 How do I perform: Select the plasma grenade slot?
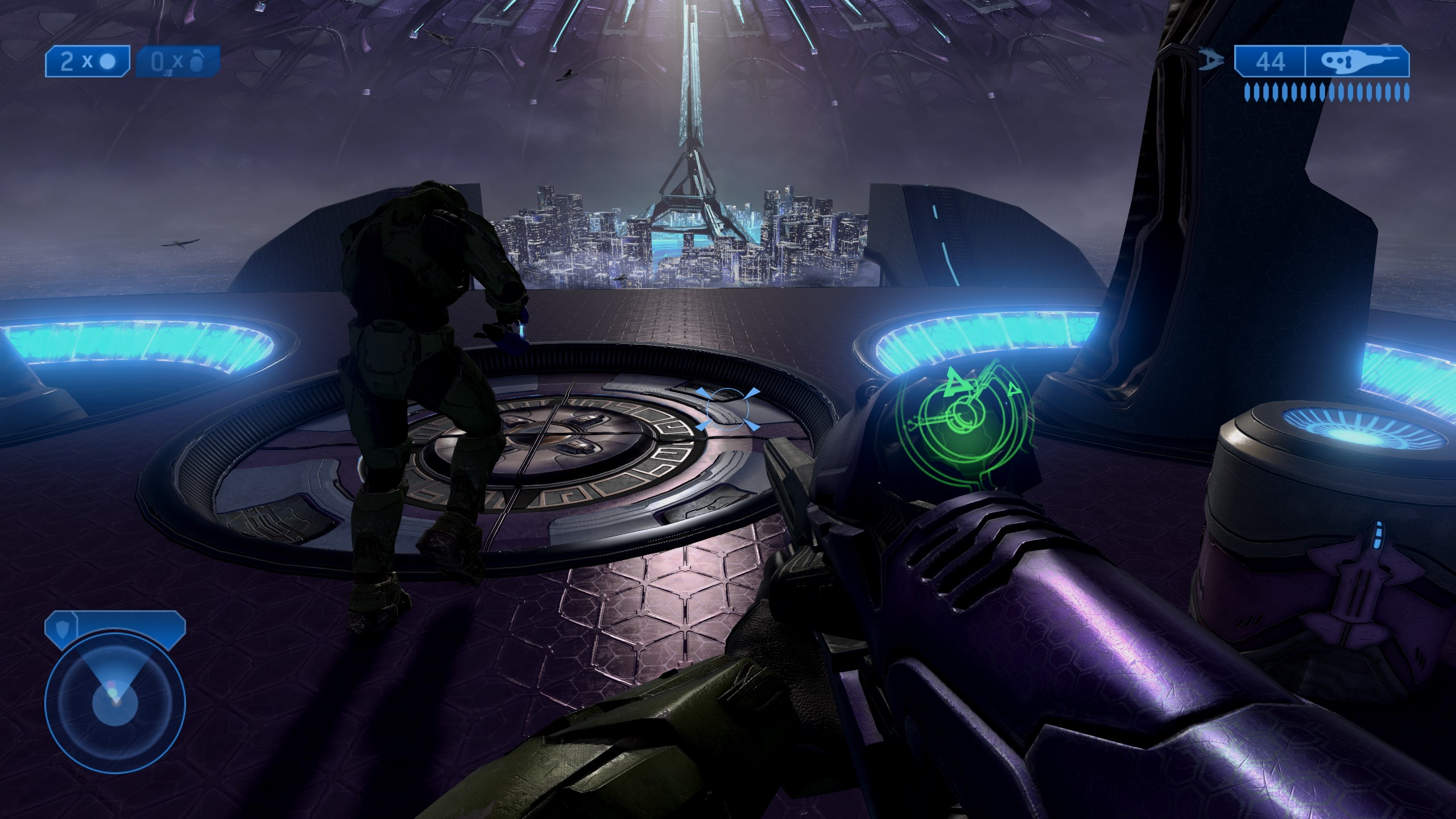pyautogui.click(x=88, y=61)
